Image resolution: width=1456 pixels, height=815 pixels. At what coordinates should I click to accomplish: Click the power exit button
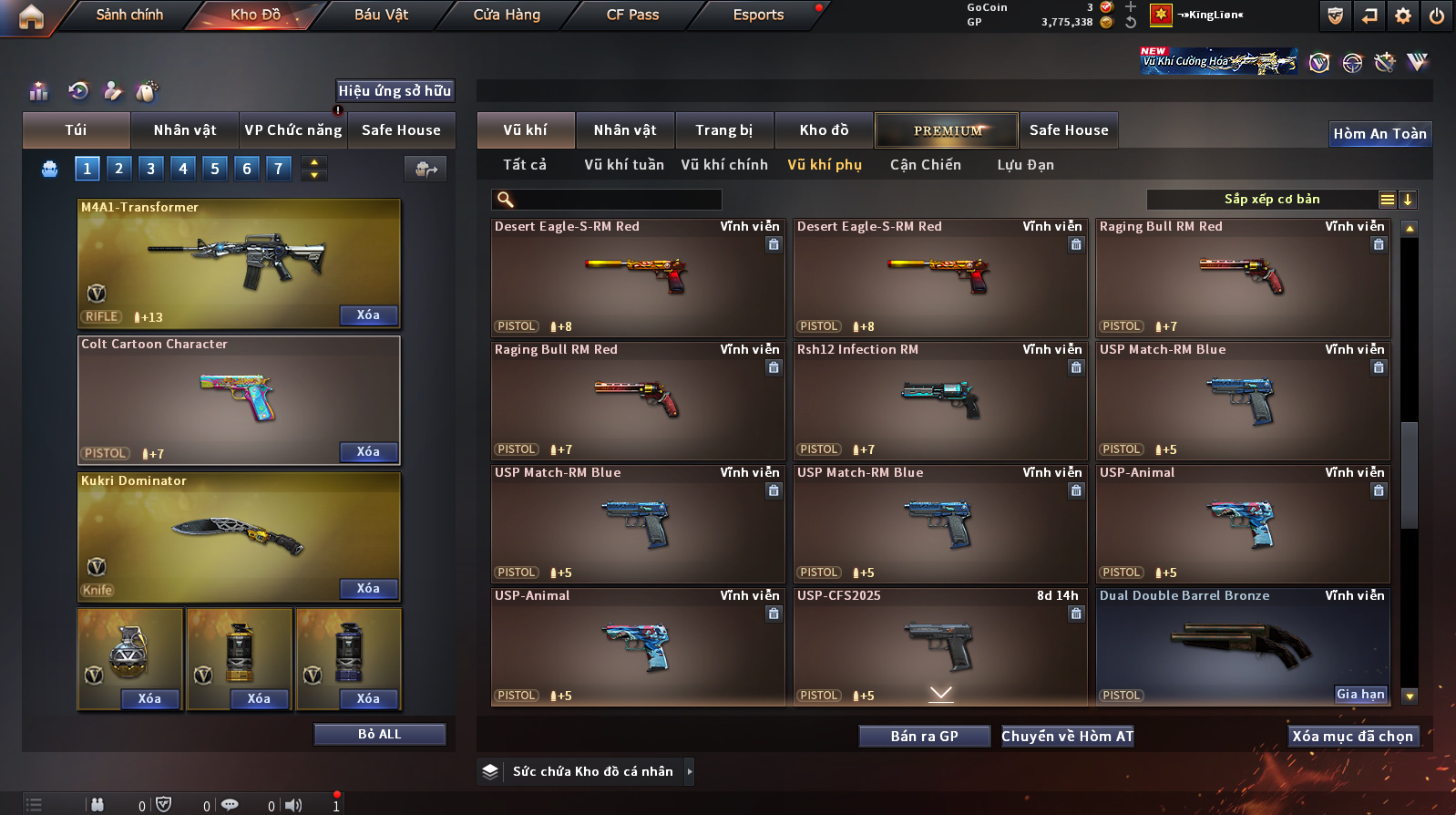pos(1436,15)
